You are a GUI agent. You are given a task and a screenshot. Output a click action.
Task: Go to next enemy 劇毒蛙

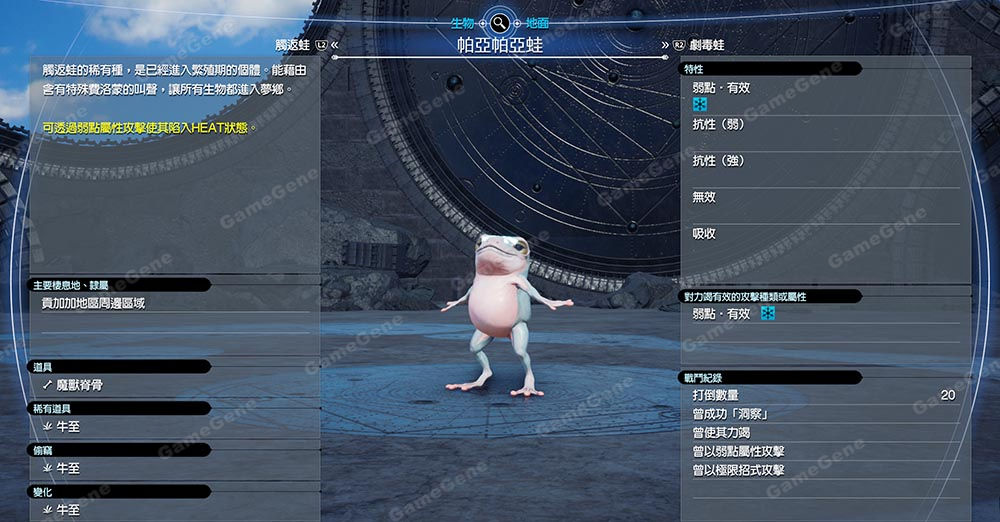click(706, 45)
